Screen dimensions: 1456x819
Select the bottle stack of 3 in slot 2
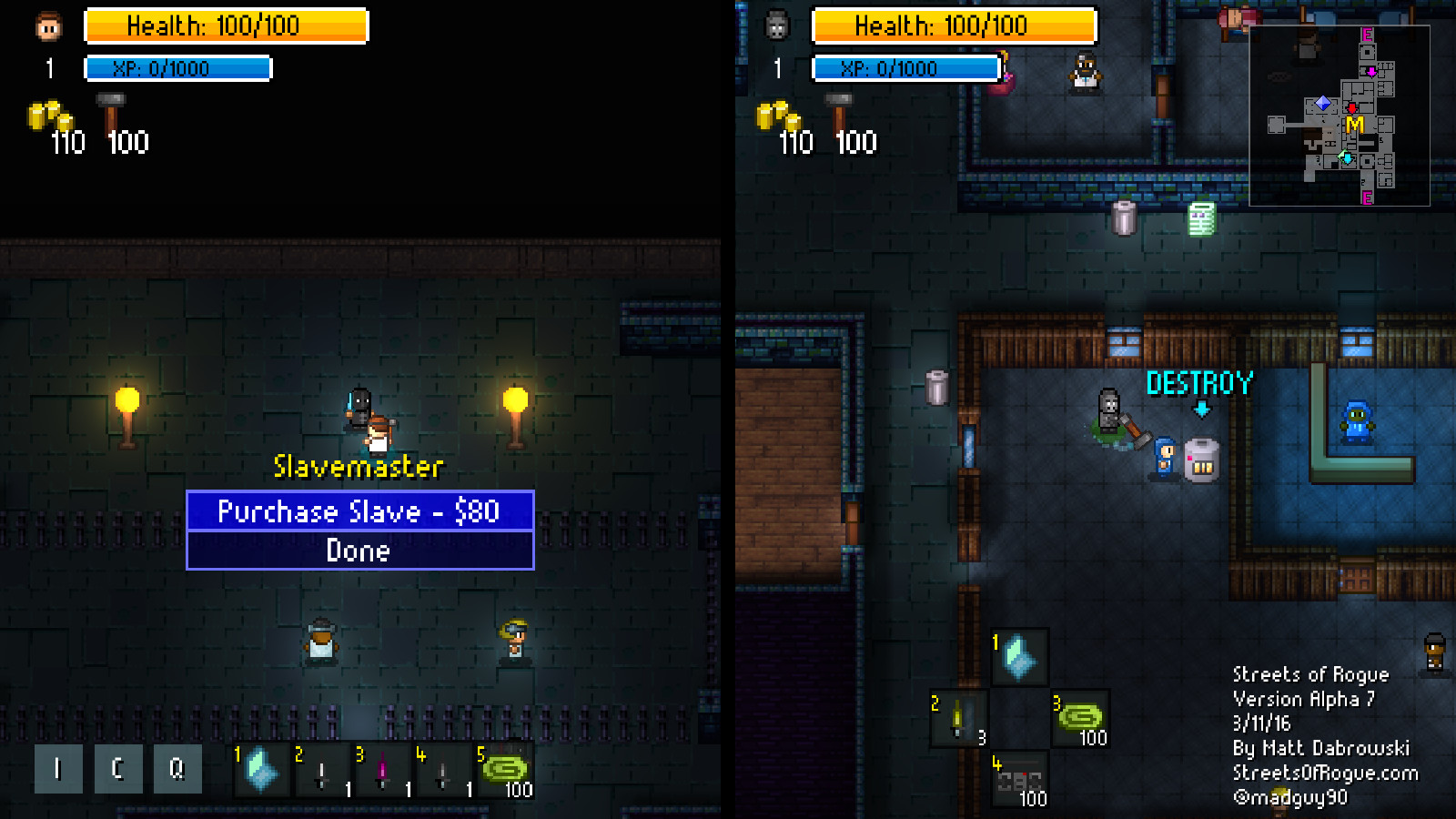click(957, 719)
